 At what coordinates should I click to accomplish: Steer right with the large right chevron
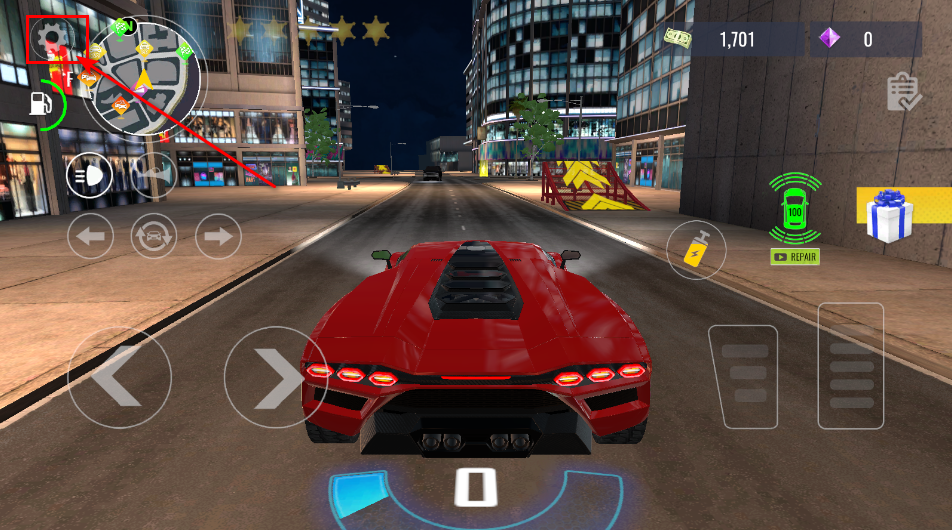272,377
